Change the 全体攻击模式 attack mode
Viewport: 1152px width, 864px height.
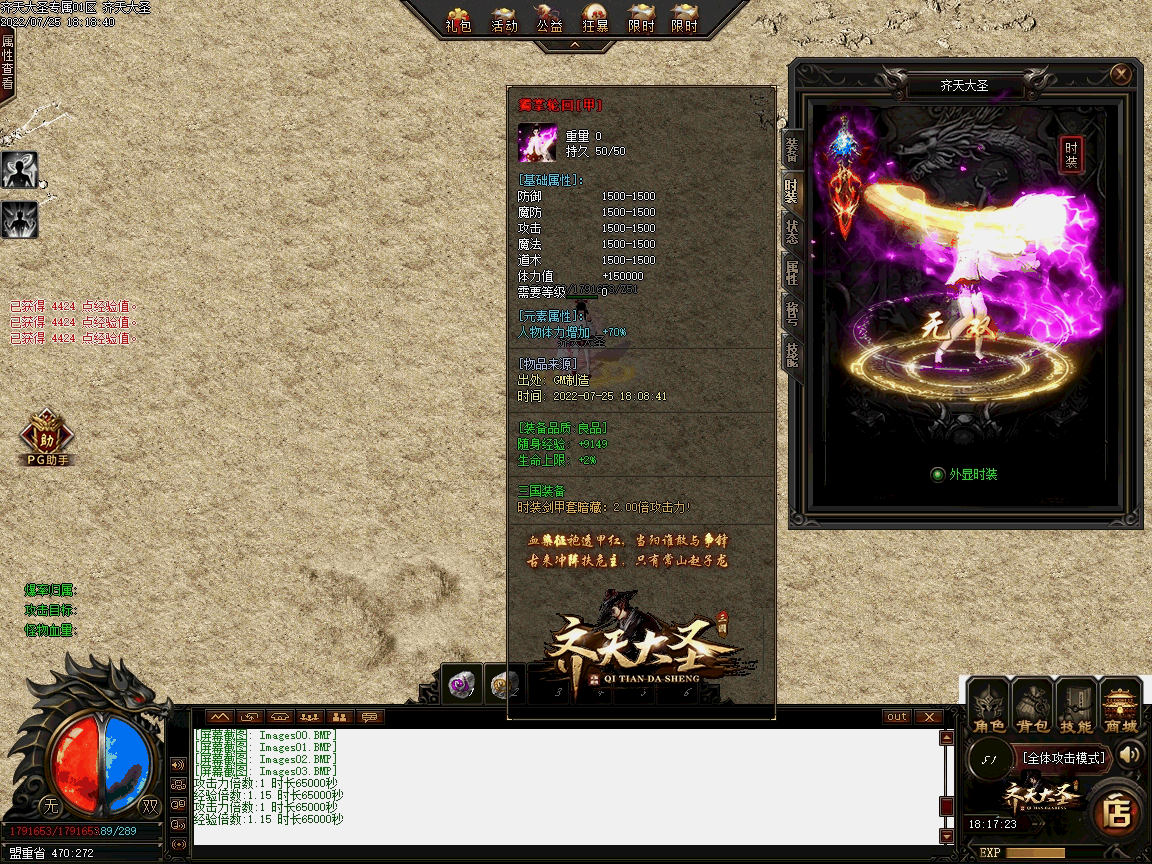(1064, 759)
